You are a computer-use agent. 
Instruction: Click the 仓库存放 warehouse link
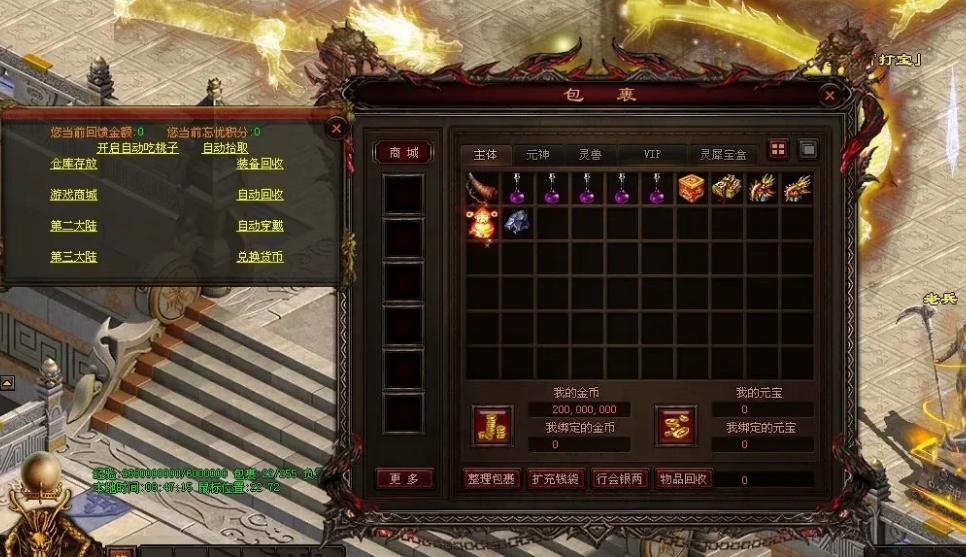(74, 164)
